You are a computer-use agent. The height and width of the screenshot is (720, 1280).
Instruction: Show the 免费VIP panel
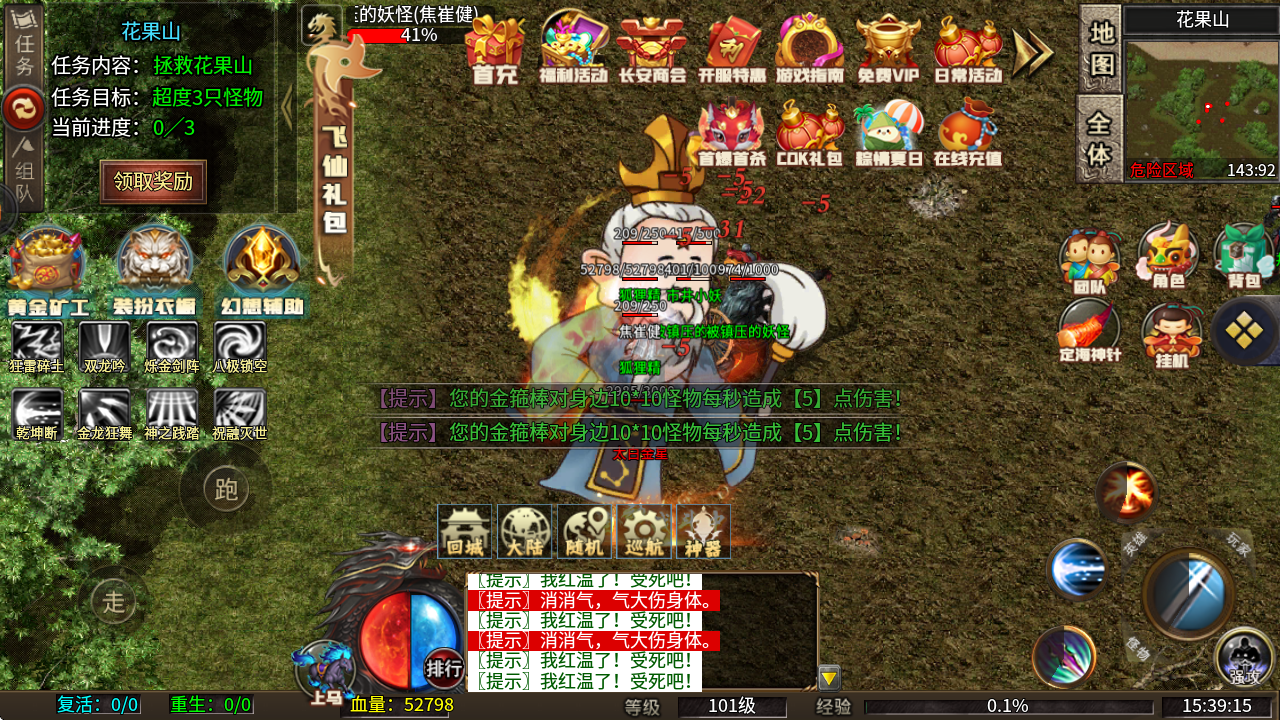pyautogui.click(x=888, y=50)
